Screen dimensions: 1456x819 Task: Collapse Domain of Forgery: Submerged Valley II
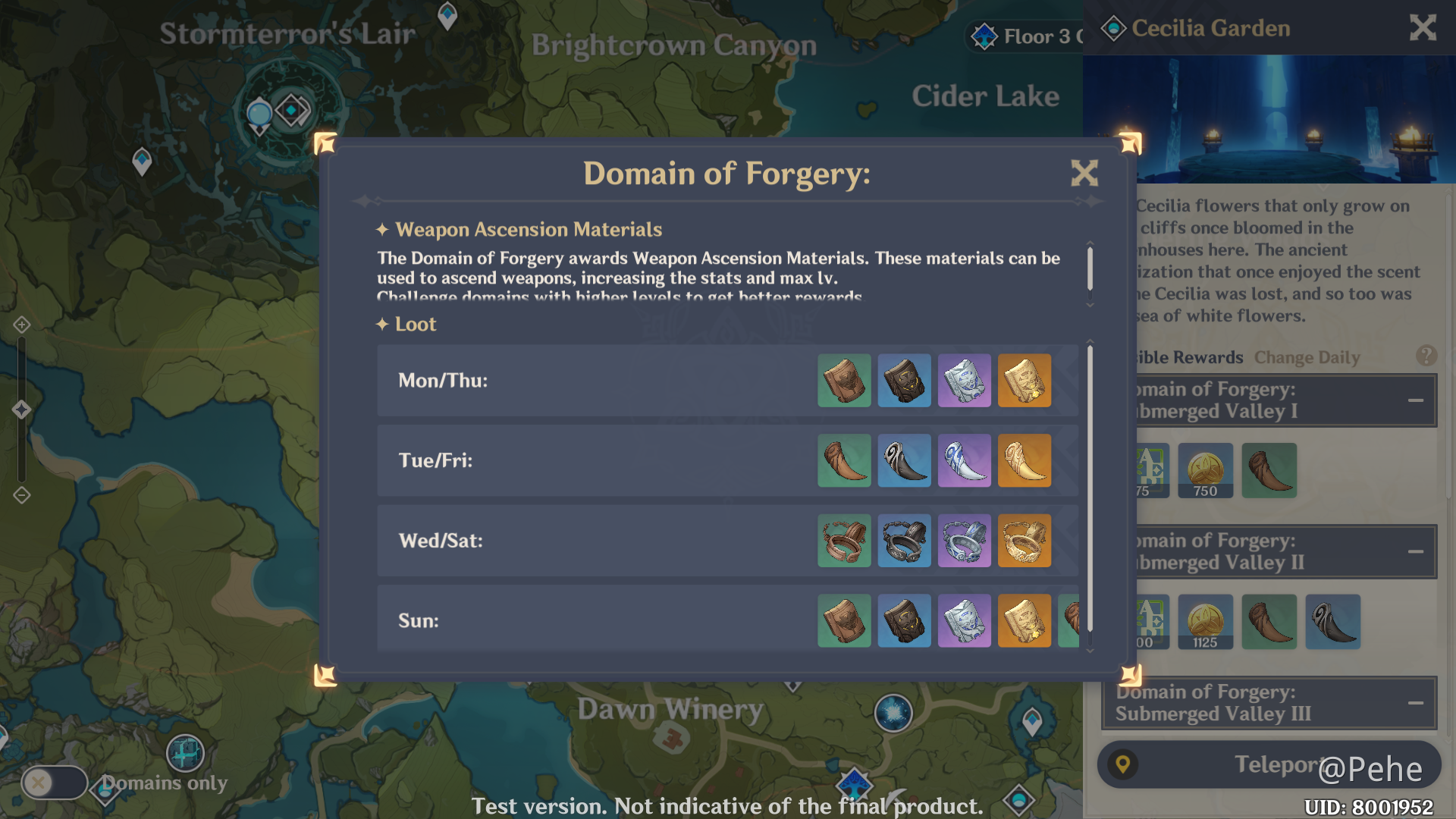coord(1415,551)
